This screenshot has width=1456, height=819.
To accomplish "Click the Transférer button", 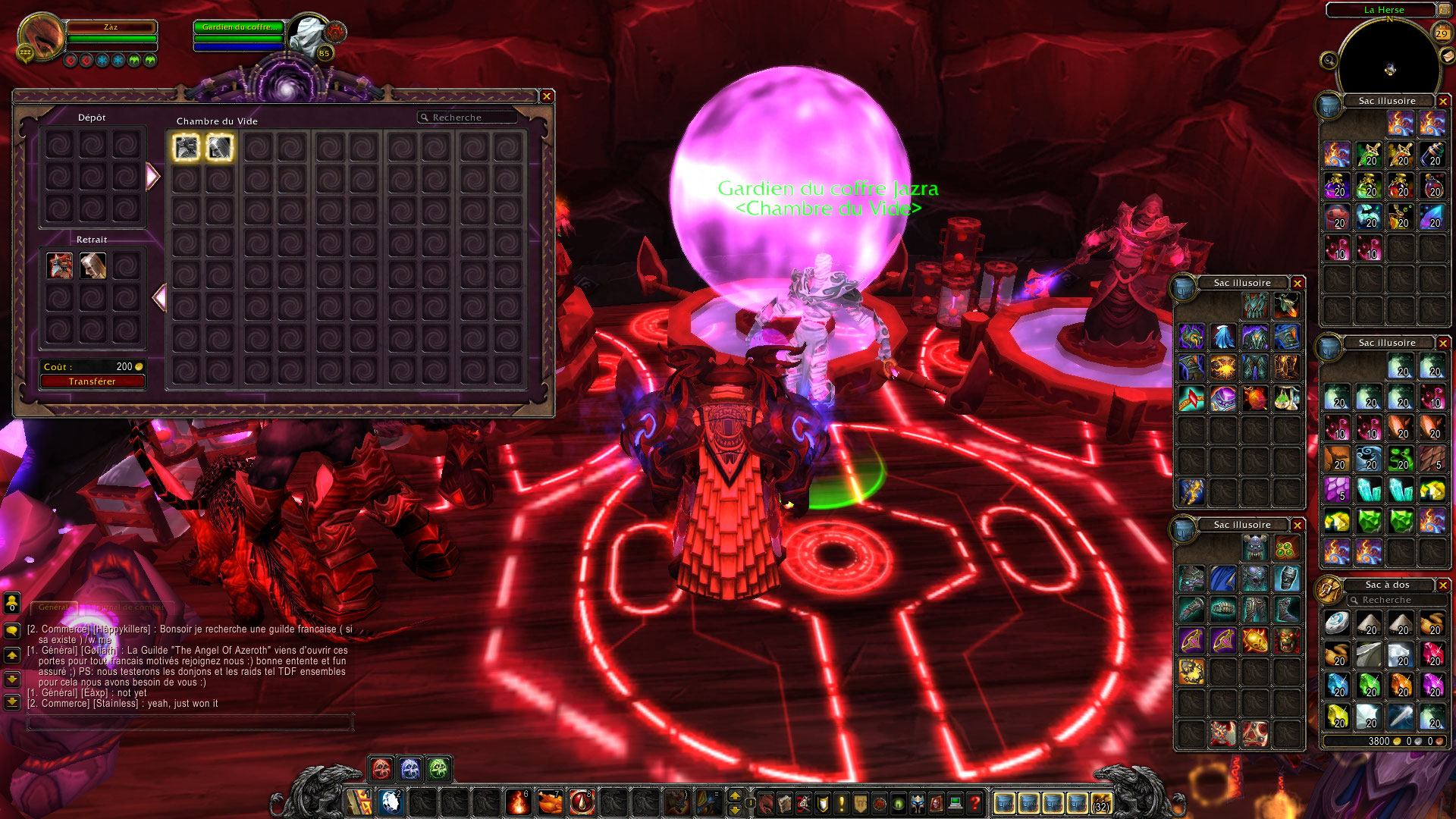I will point(92,381).
